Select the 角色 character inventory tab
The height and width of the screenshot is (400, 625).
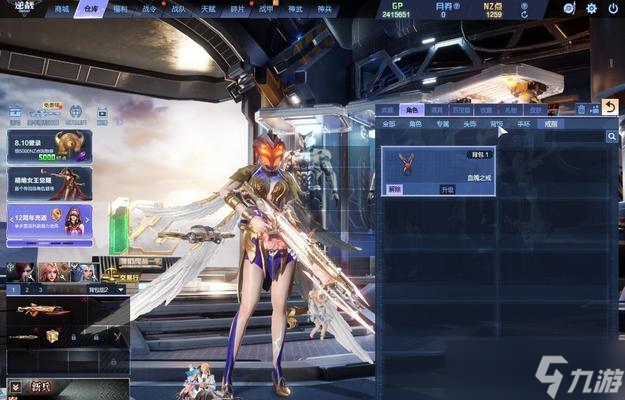click(x=412, y=109)
